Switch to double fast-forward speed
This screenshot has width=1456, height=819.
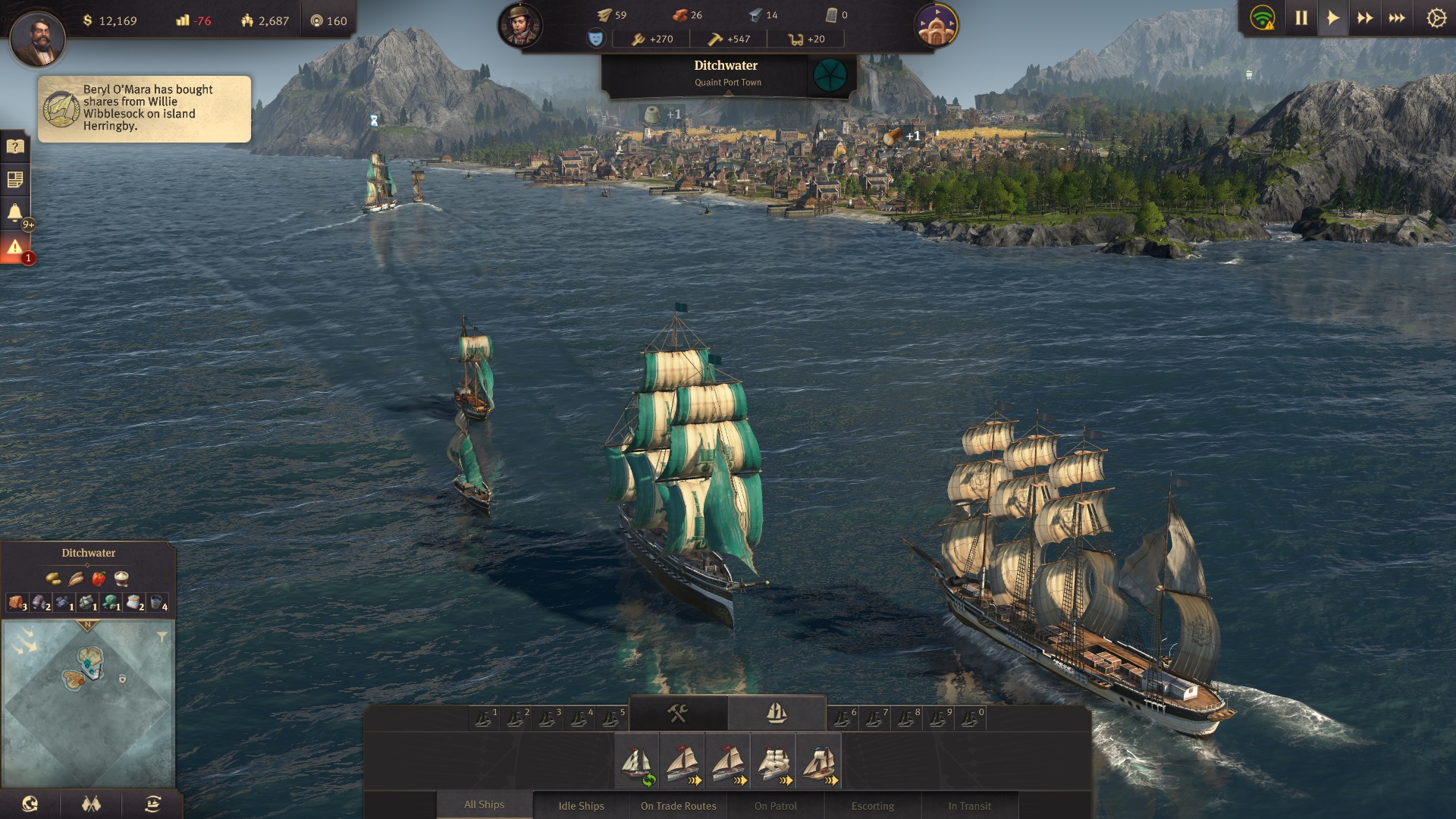pyautogui.click(x=1365, y=18)
